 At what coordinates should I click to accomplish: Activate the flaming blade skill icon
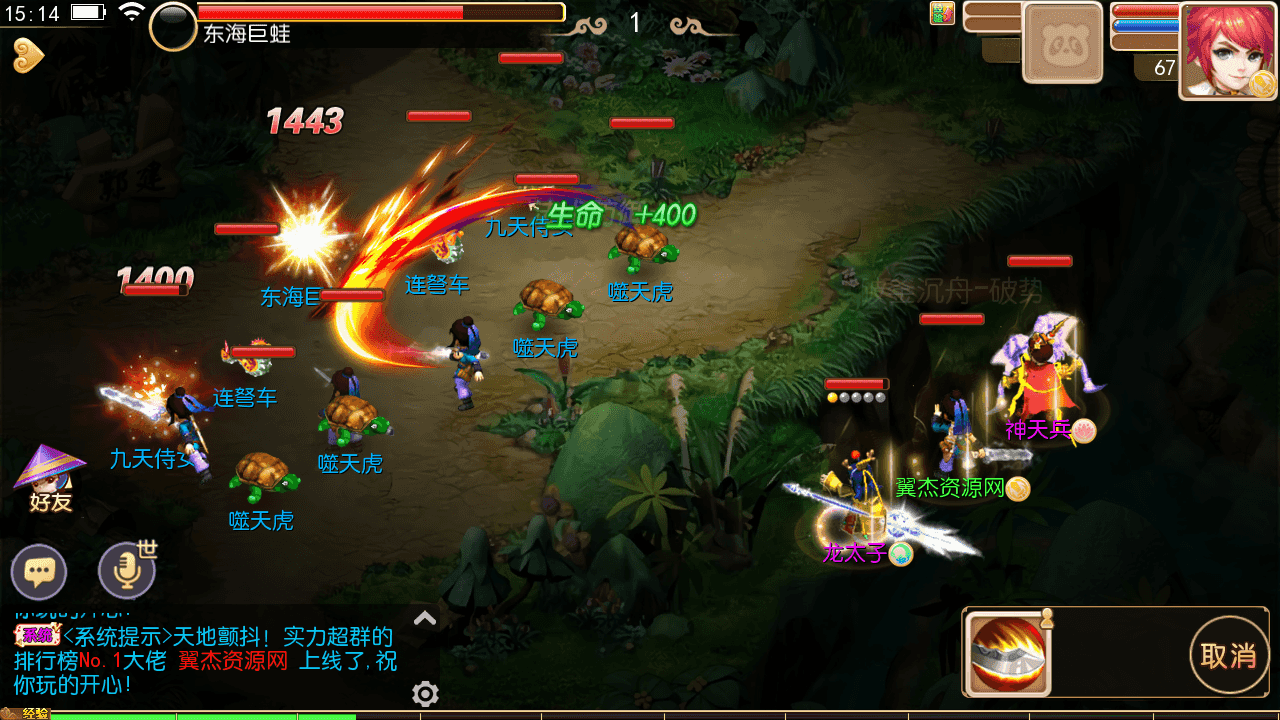[1007, 655]
